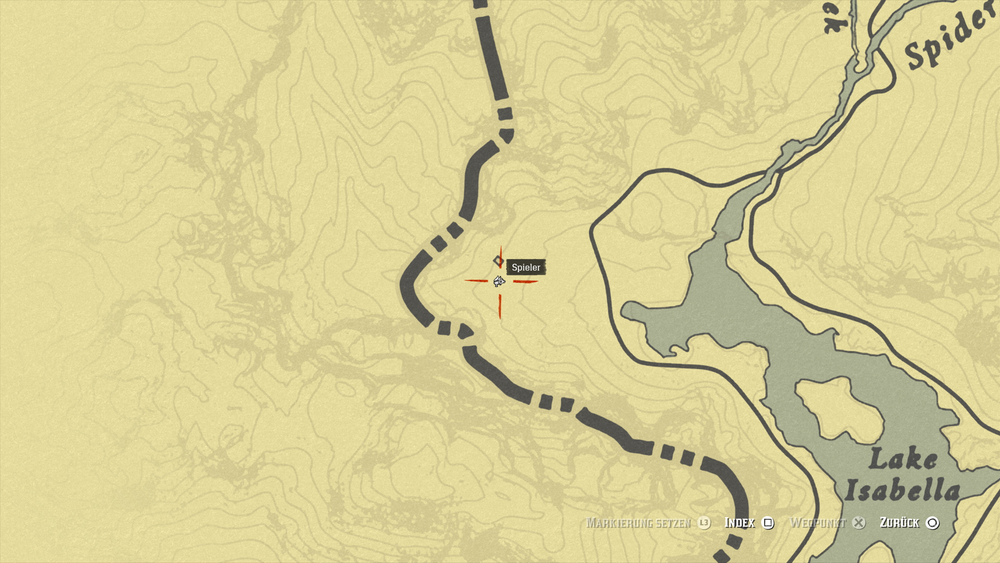This screenshot has width=1000, height=563.
Task: Select the player arrow marker on the map
Action: (498, 281)
